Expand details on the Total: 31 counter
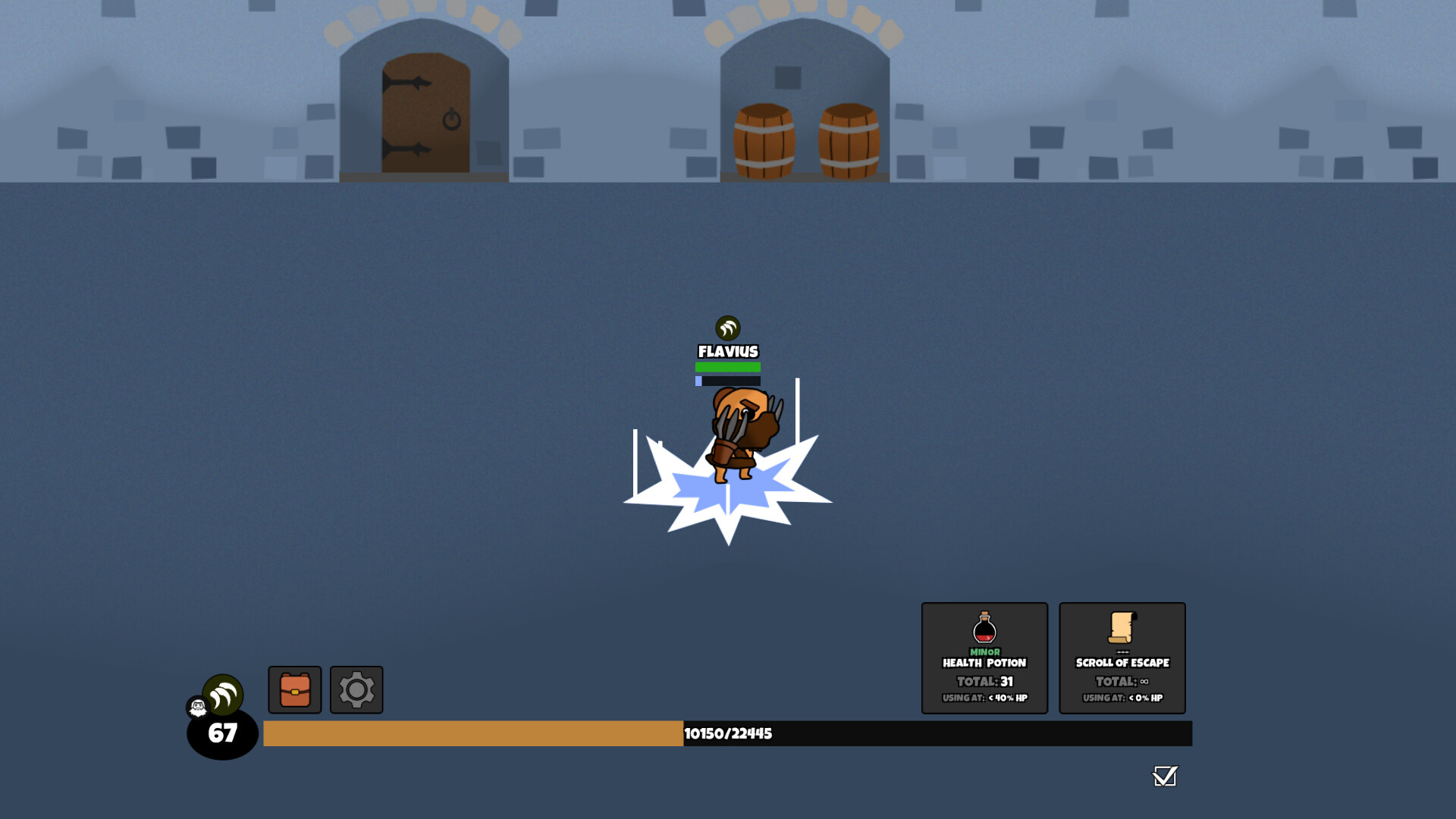 [984, 681]
